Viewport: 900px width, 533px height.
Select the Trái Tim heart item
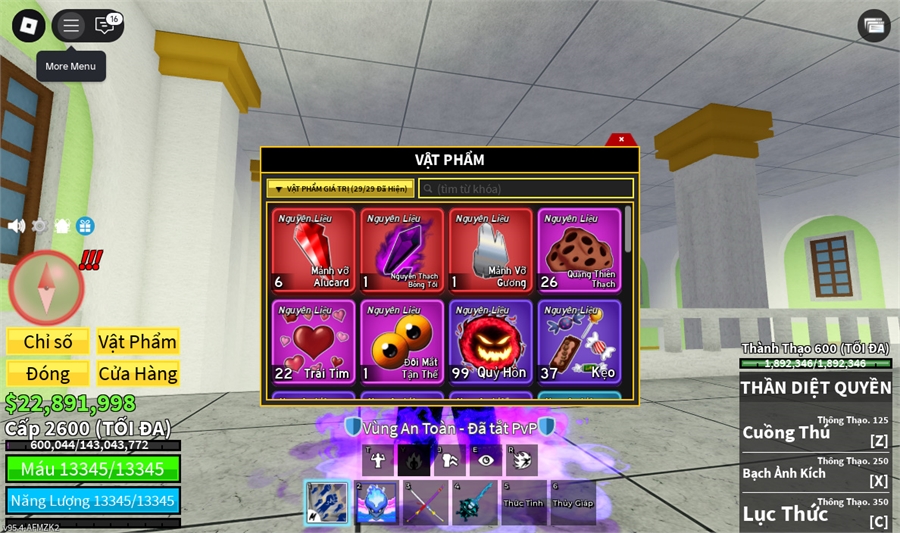(313, 342)
